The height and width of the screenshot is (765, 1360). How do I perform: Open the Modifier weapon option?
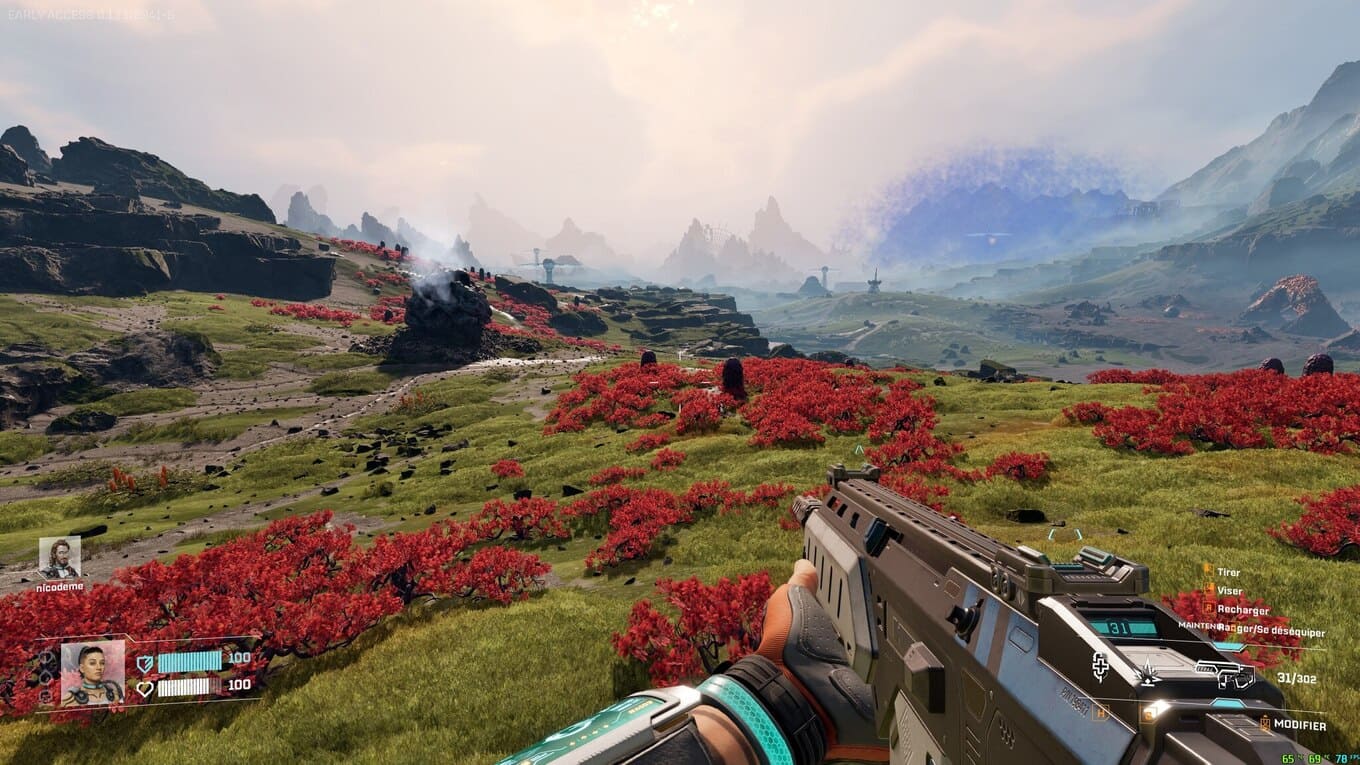(x=1299, y=725)
